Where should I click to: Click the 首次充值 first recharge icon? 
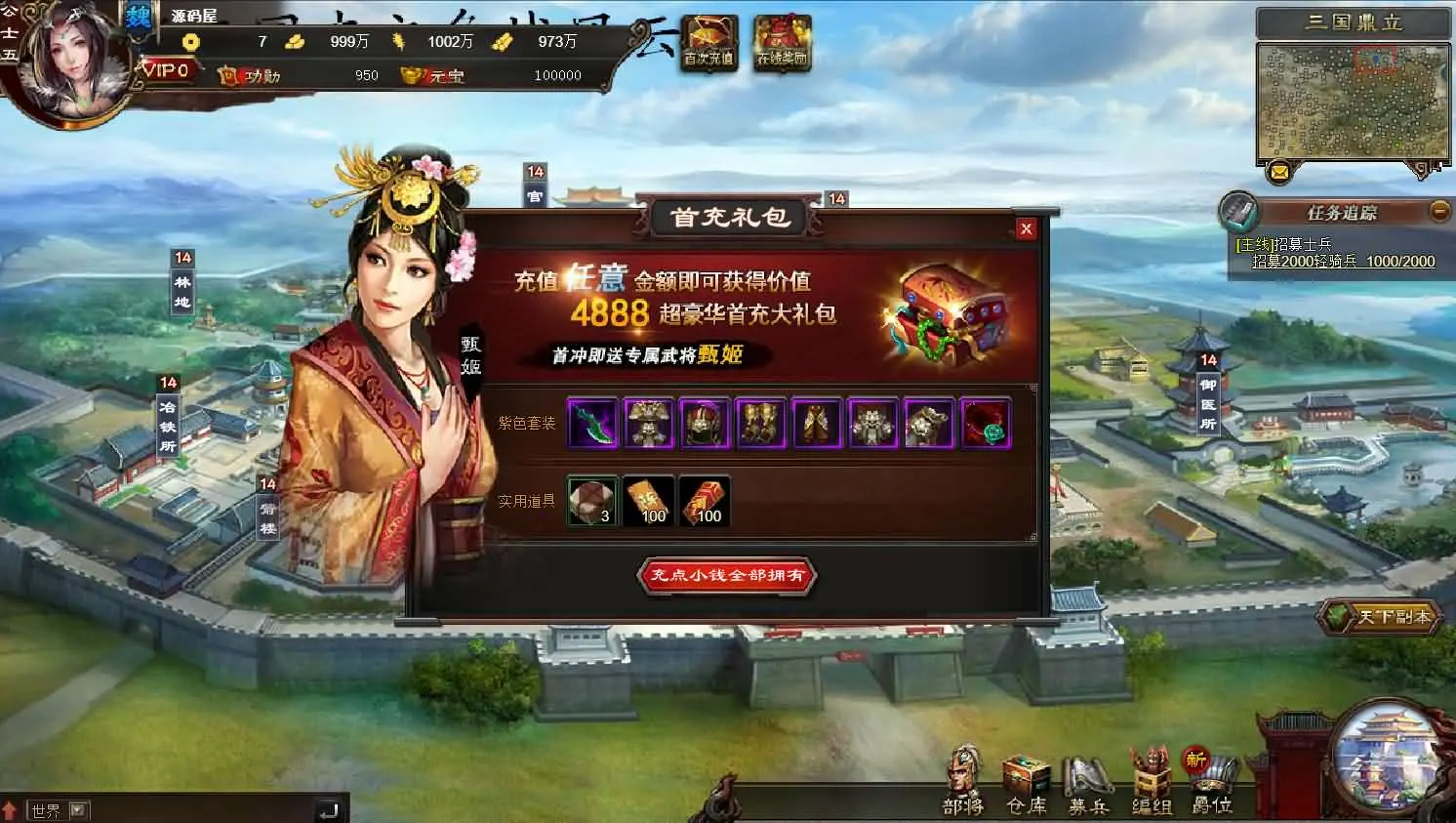[708, 39]
